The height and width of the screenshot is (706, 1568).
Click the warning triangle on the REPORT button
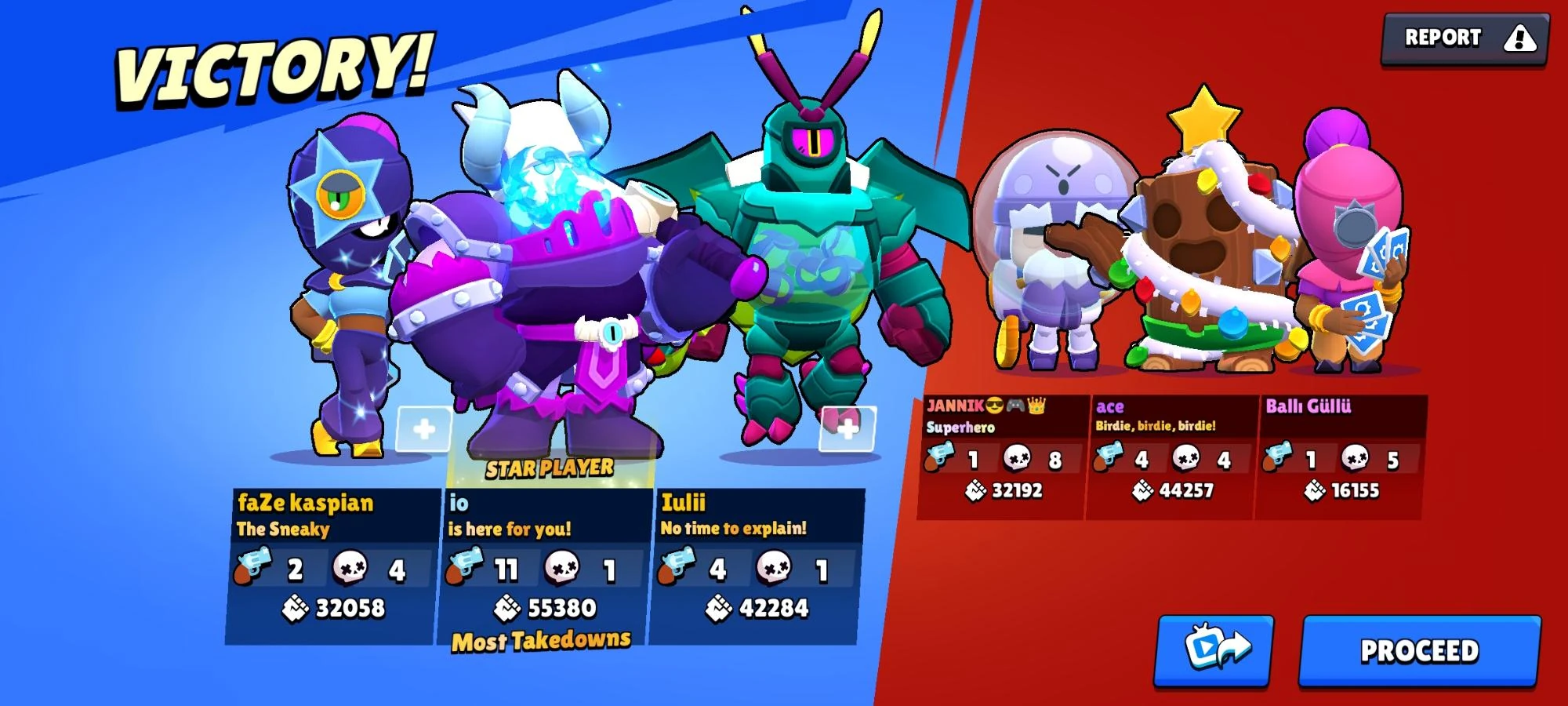1519,38
